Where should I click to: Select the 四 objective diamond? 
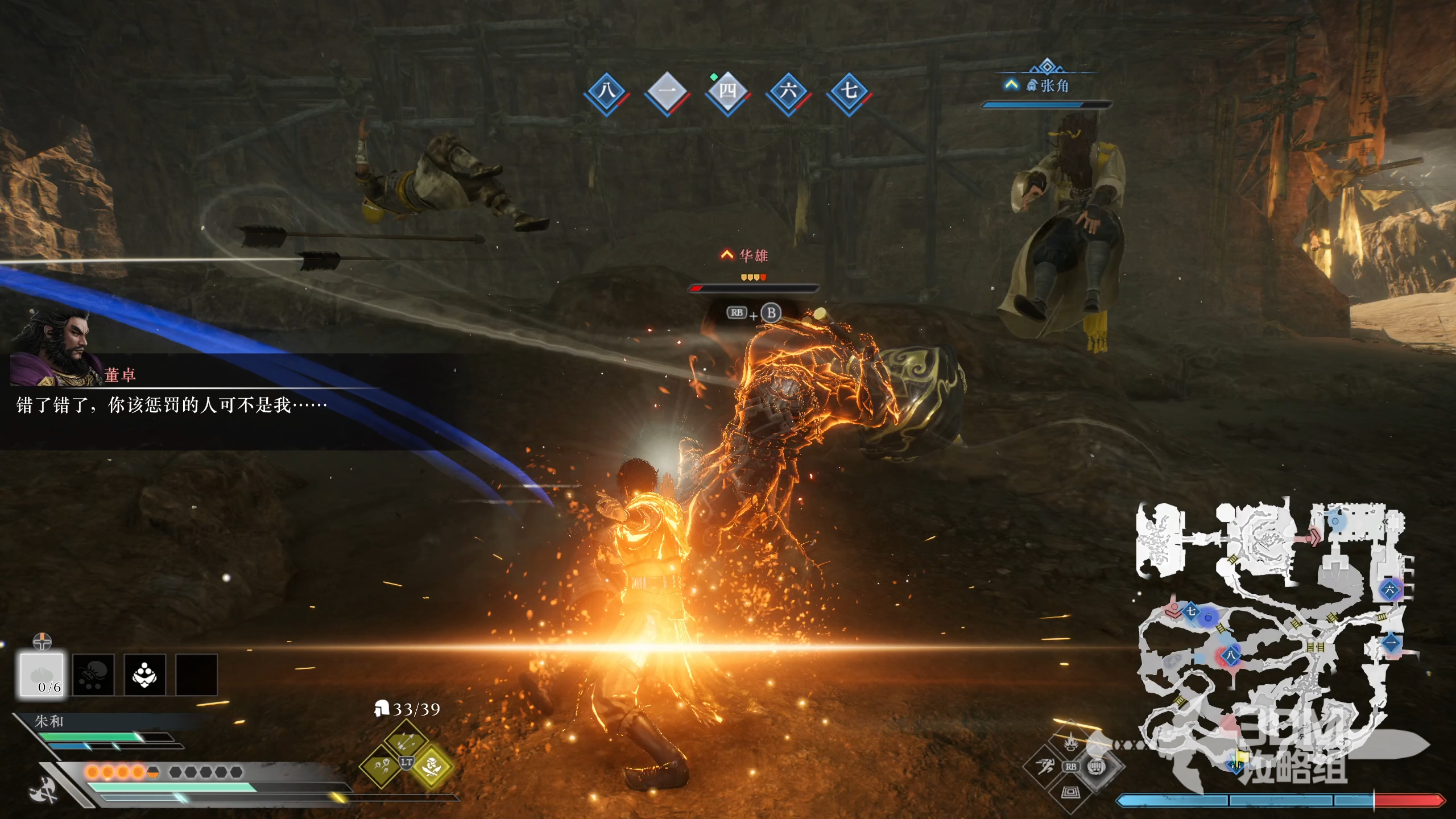click(x=727, y=92)
